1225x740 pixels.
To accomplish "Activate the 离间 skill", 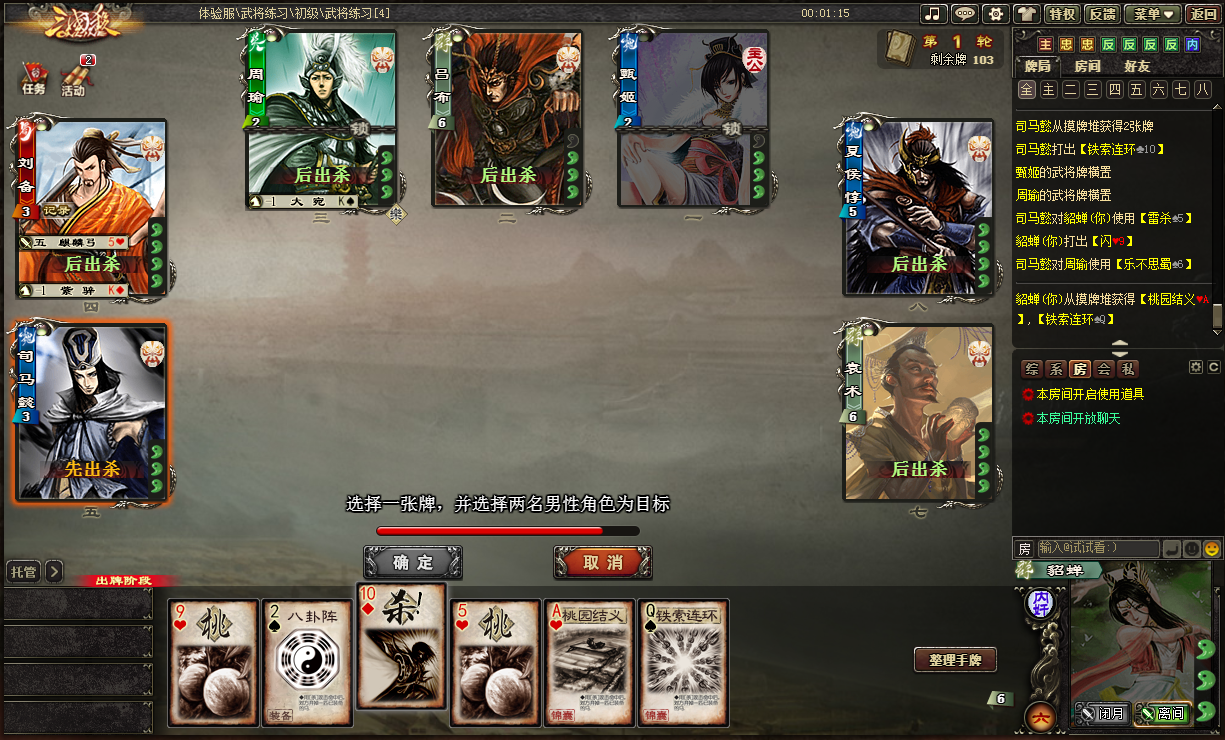I will click(1163, 714).
